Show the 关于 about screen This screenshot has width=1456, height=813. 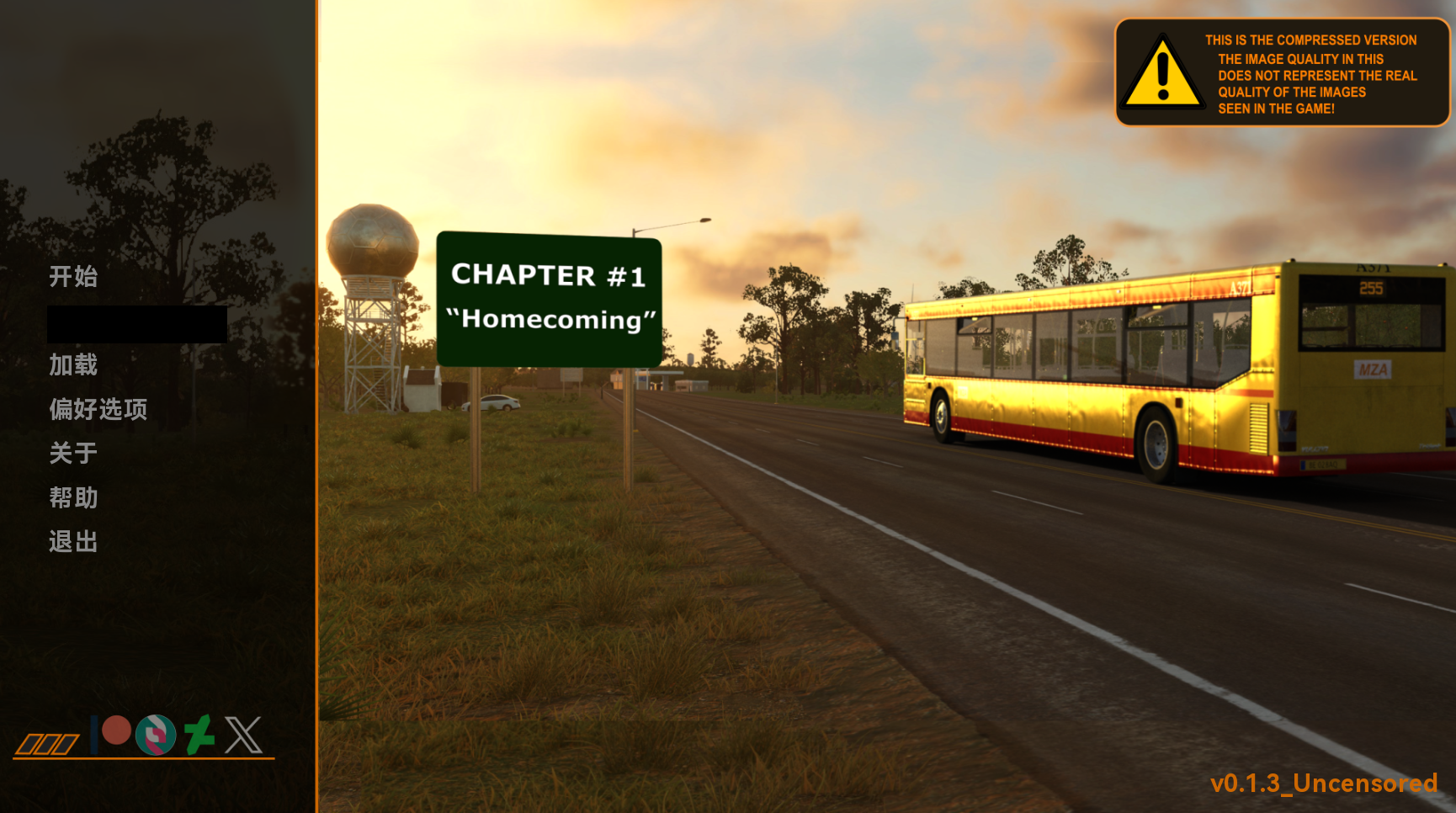click(x=73, y=454)
